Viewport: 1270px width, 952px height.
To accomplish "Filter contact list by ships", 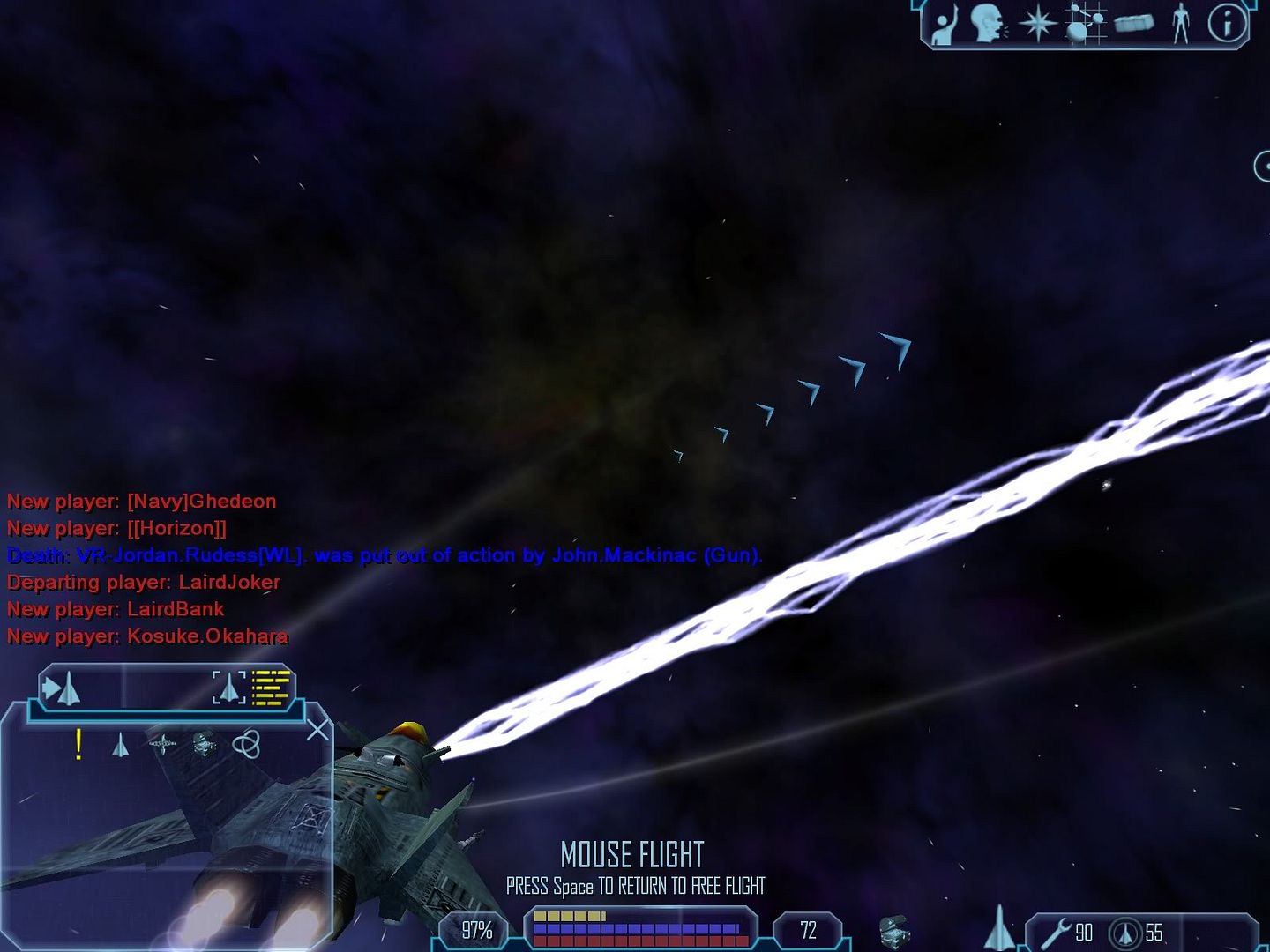I will (121, 746).
